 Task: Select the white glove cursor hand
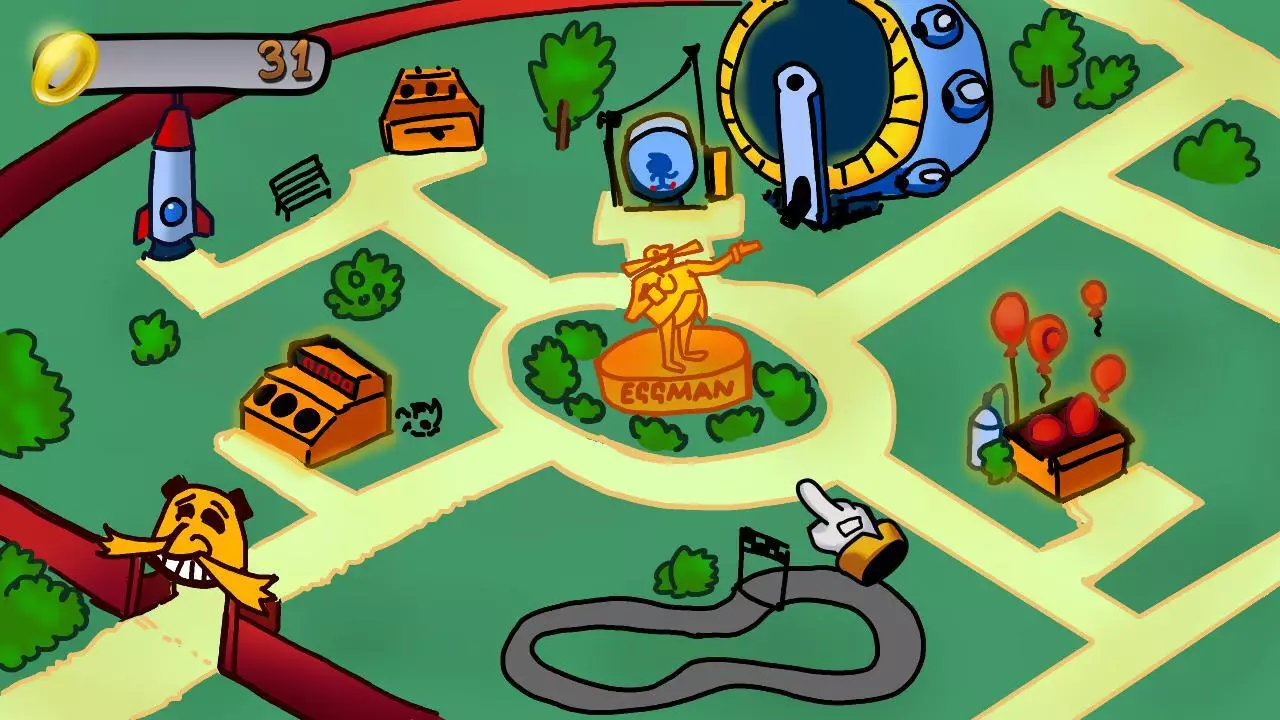click(x=835, y=520)
